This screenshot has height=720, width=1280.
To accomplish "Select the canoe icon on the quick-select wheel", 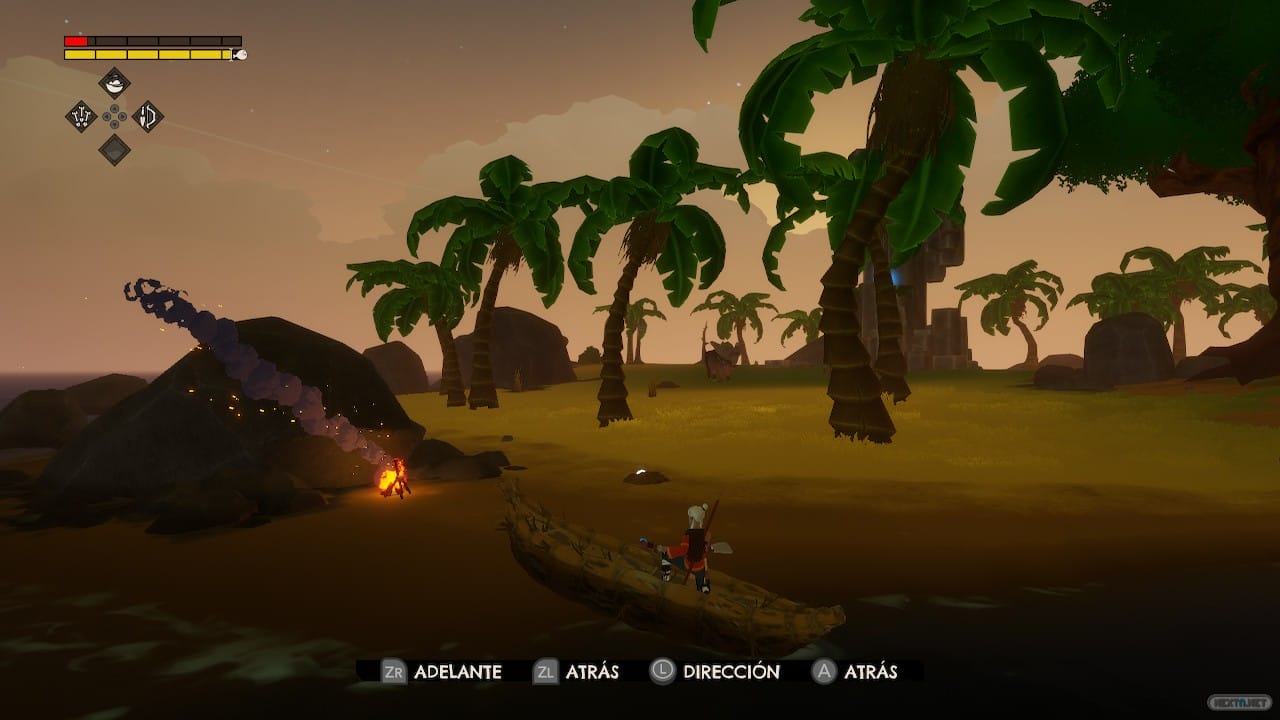I will click(114, 82).
